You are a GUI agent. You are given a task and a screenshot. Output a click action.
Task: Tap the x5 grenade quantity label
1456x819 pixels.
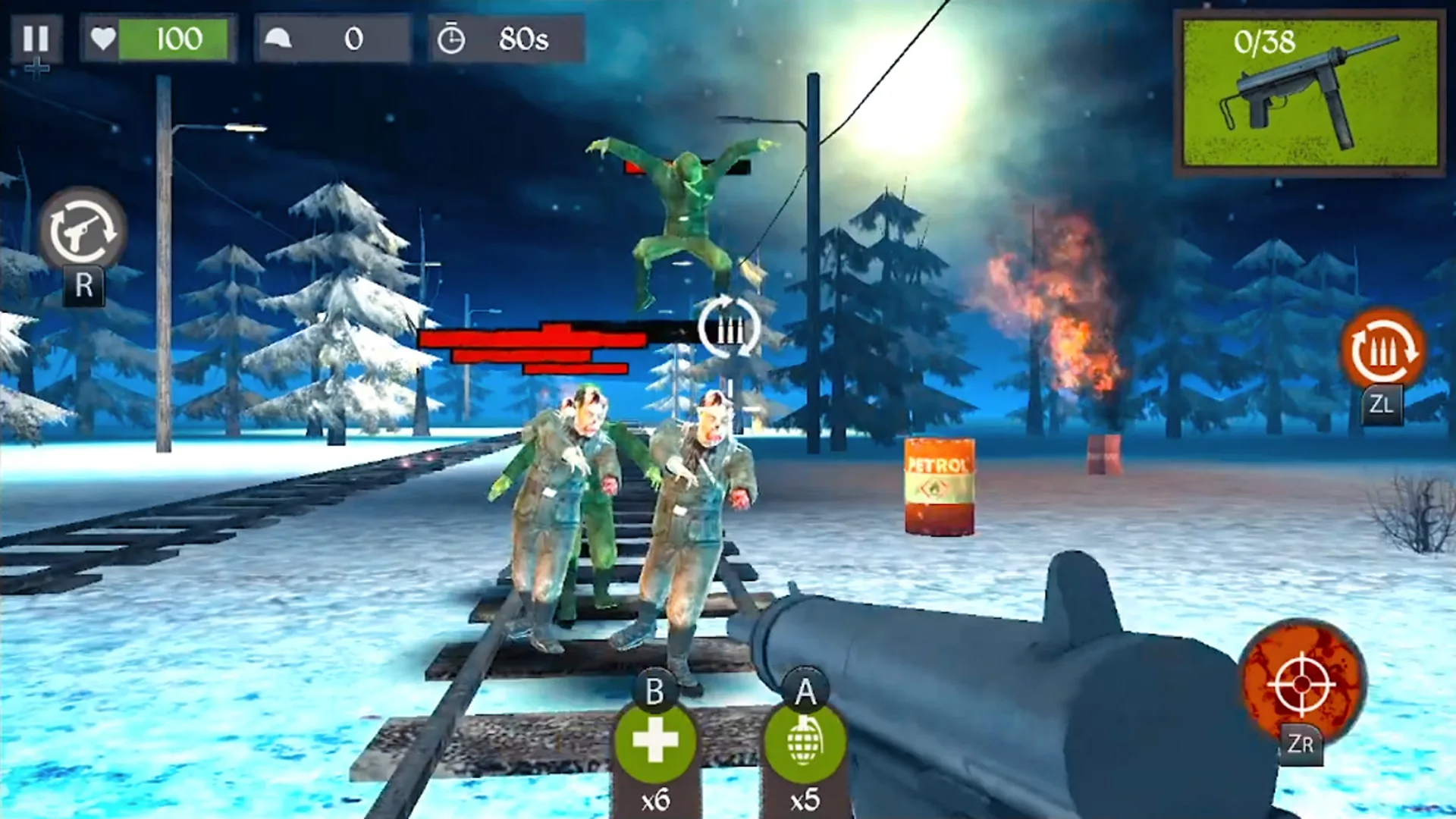coord(805,799)
